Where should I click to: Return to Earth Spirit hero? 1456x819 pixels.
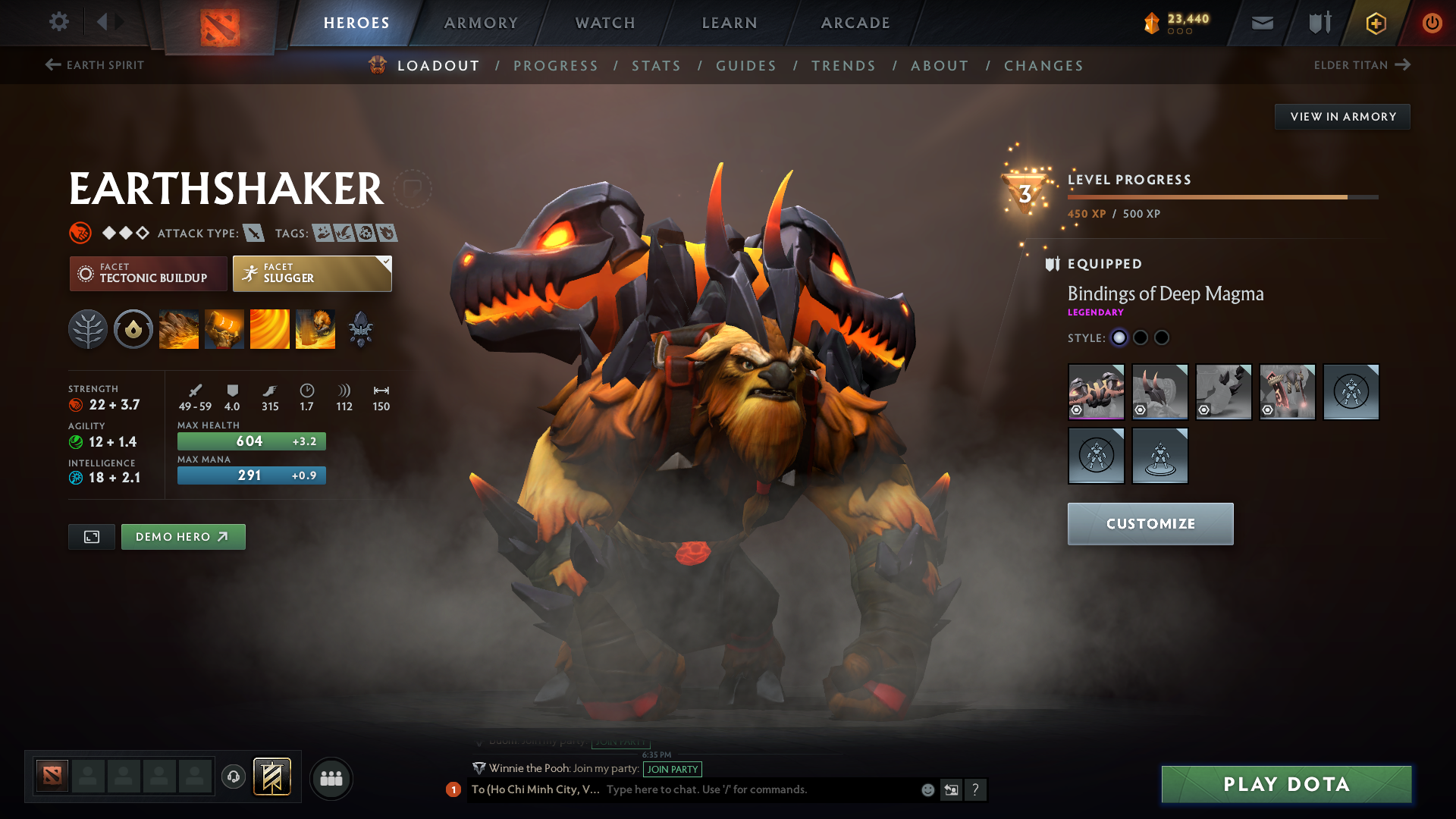click(x=94, y=65)
